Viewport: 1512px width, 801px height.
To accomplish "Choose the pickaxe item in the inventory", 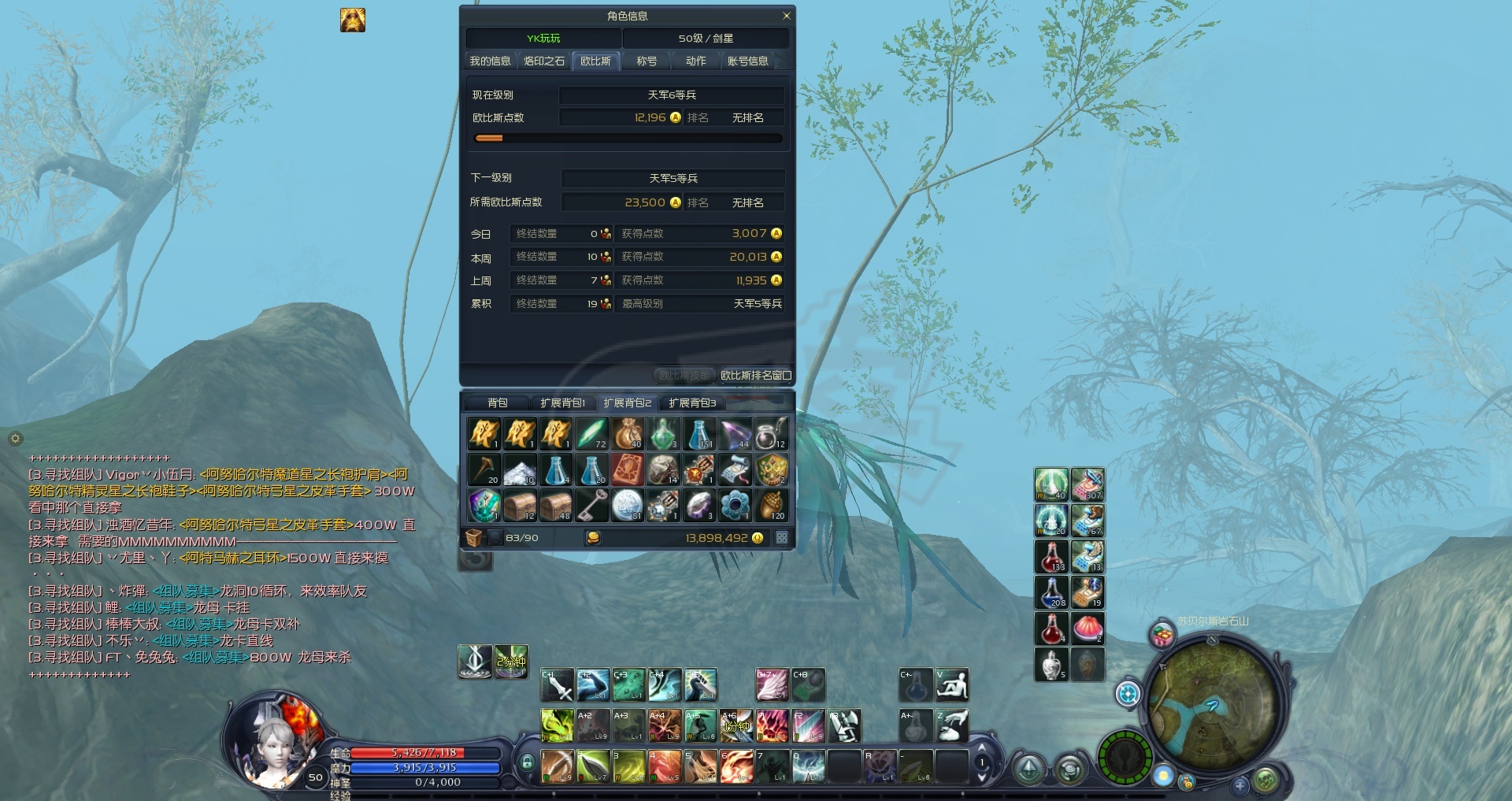I will 484,470.
